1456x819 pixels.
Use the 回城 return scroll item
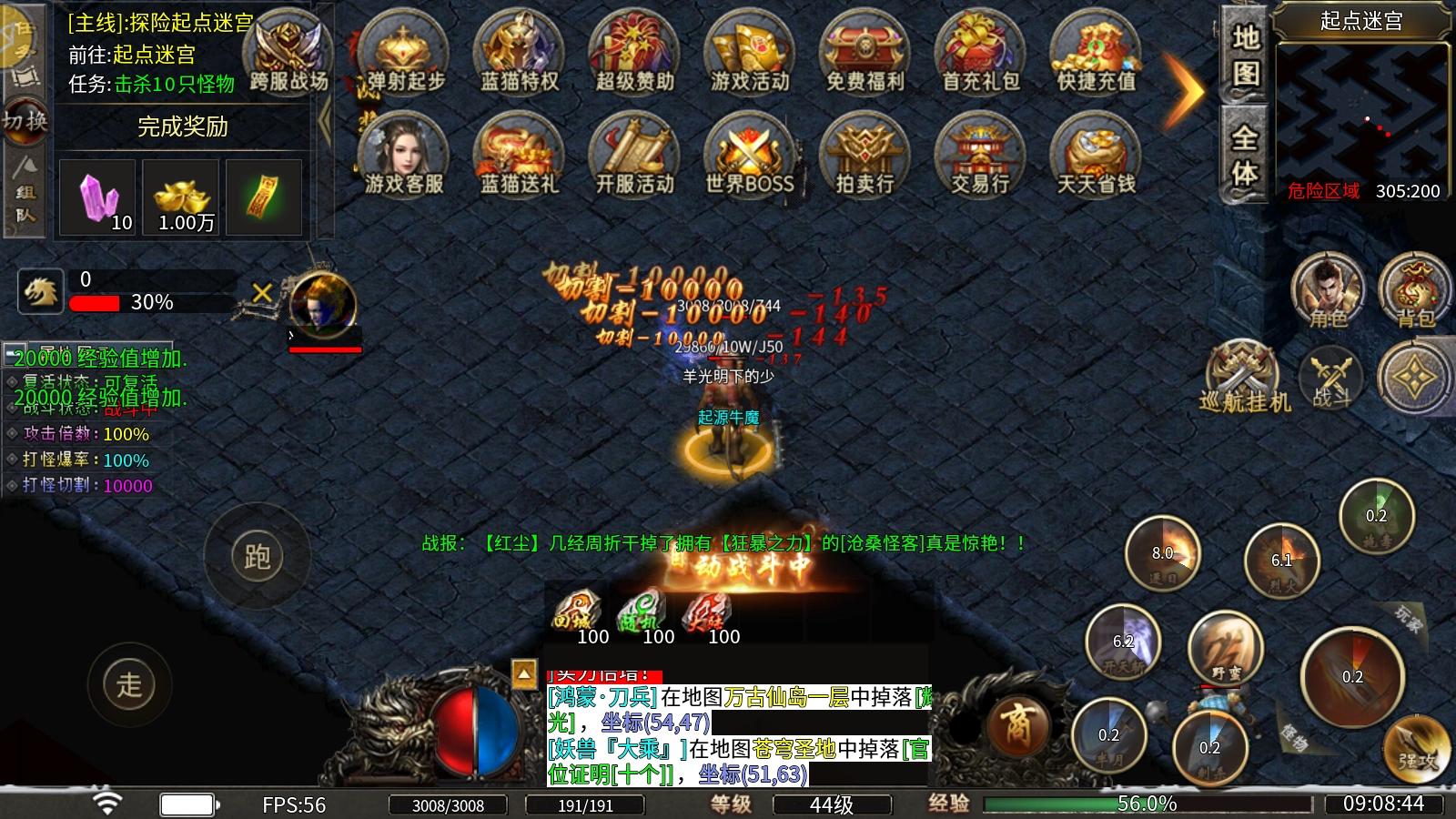577,616
